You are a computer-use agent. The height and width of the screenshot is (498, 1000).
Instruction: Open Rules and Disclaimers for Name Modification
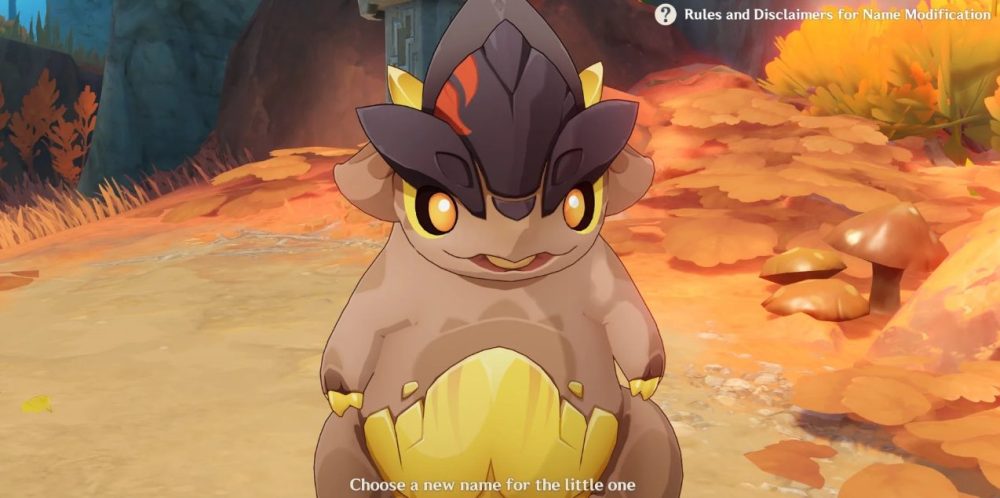point(666,15)
